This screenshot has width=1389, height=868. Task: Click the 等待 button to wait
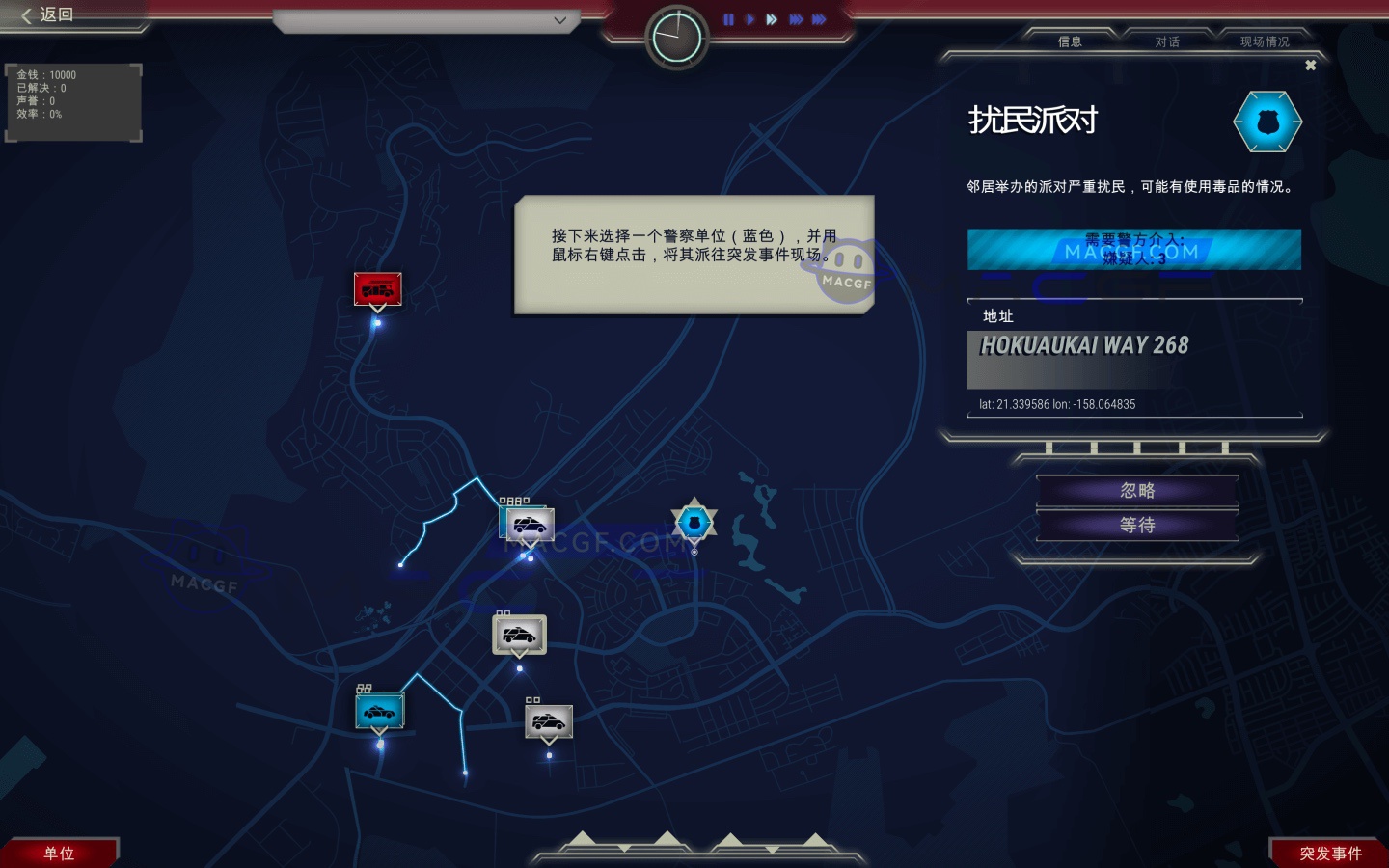1136,525
